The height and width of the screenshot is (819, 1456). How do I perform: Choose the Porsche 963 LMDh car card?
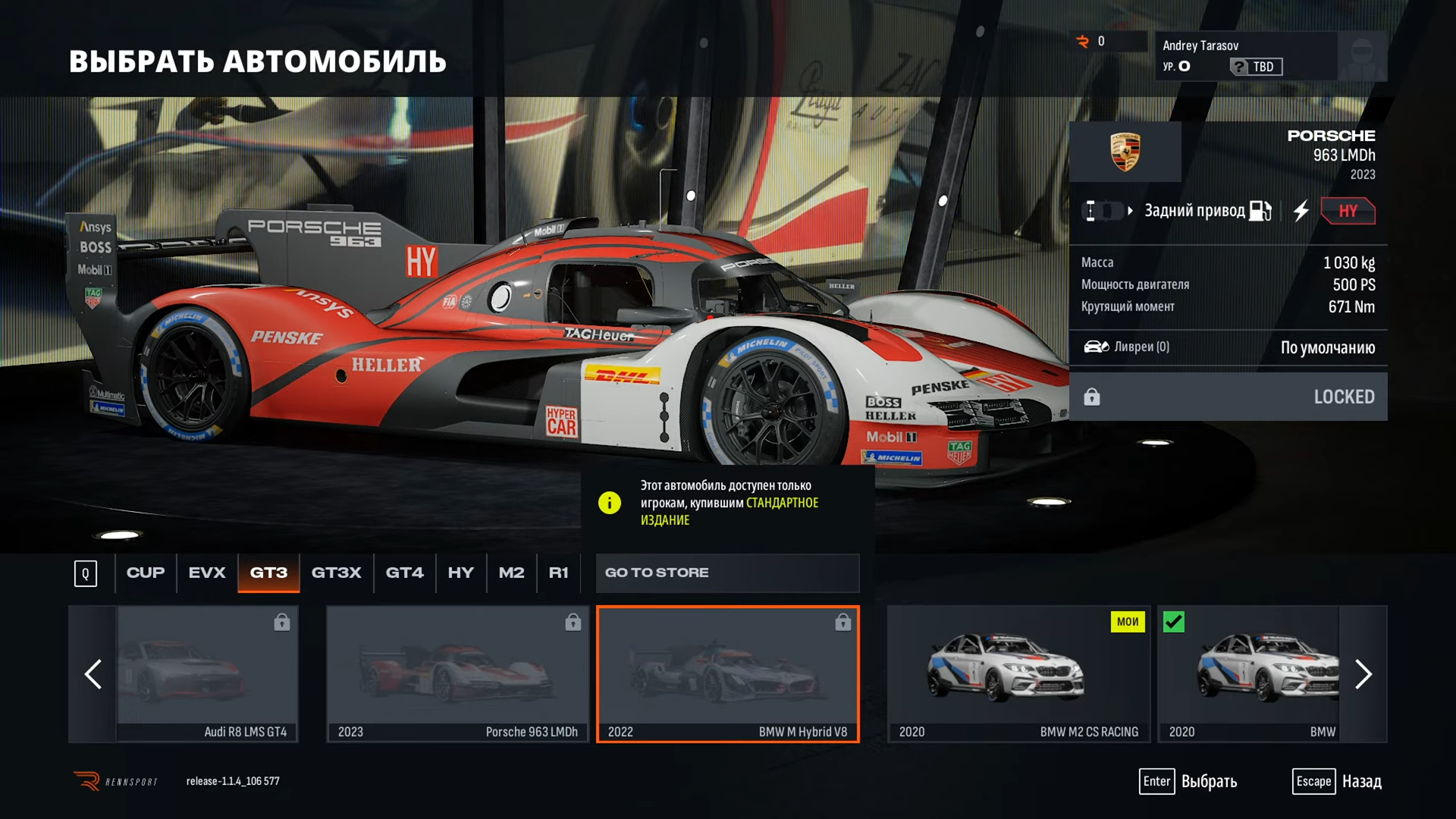457,673
